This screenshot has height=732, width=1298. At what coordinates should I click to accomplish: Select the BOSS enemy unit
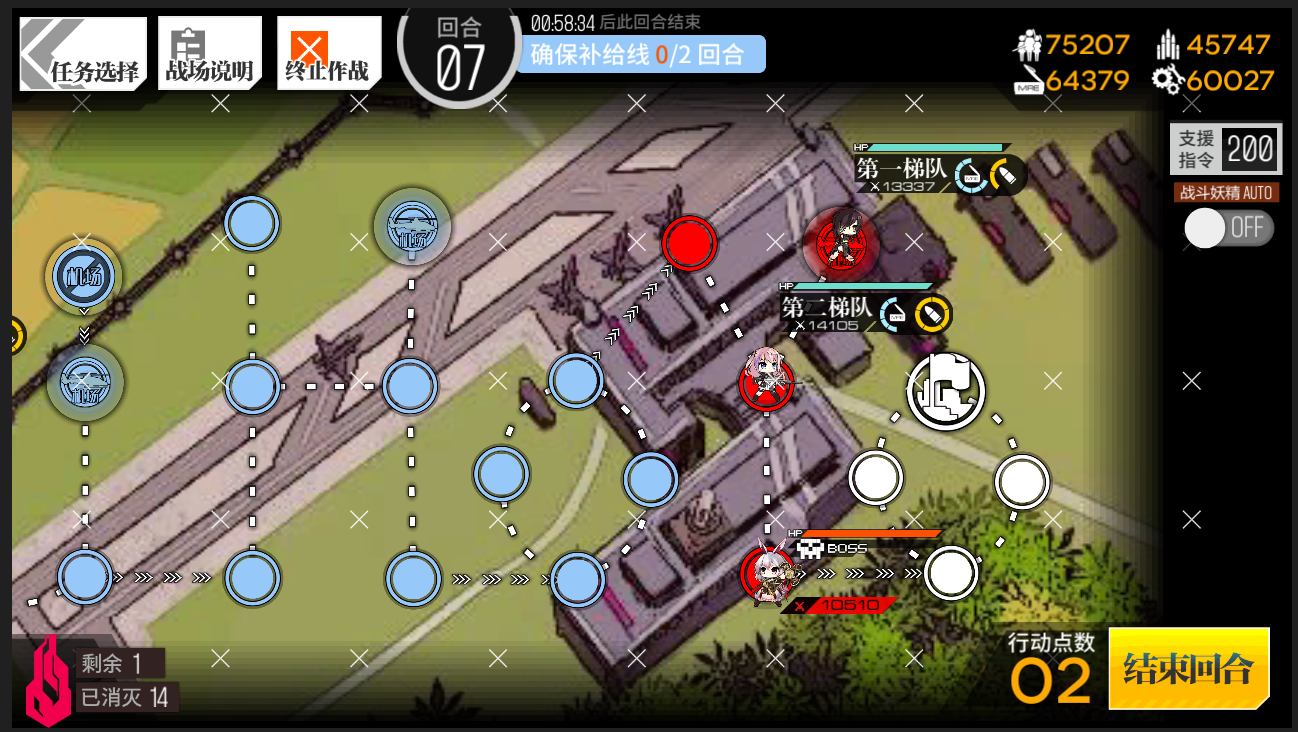pyautogui.click(x=768, y=574)
